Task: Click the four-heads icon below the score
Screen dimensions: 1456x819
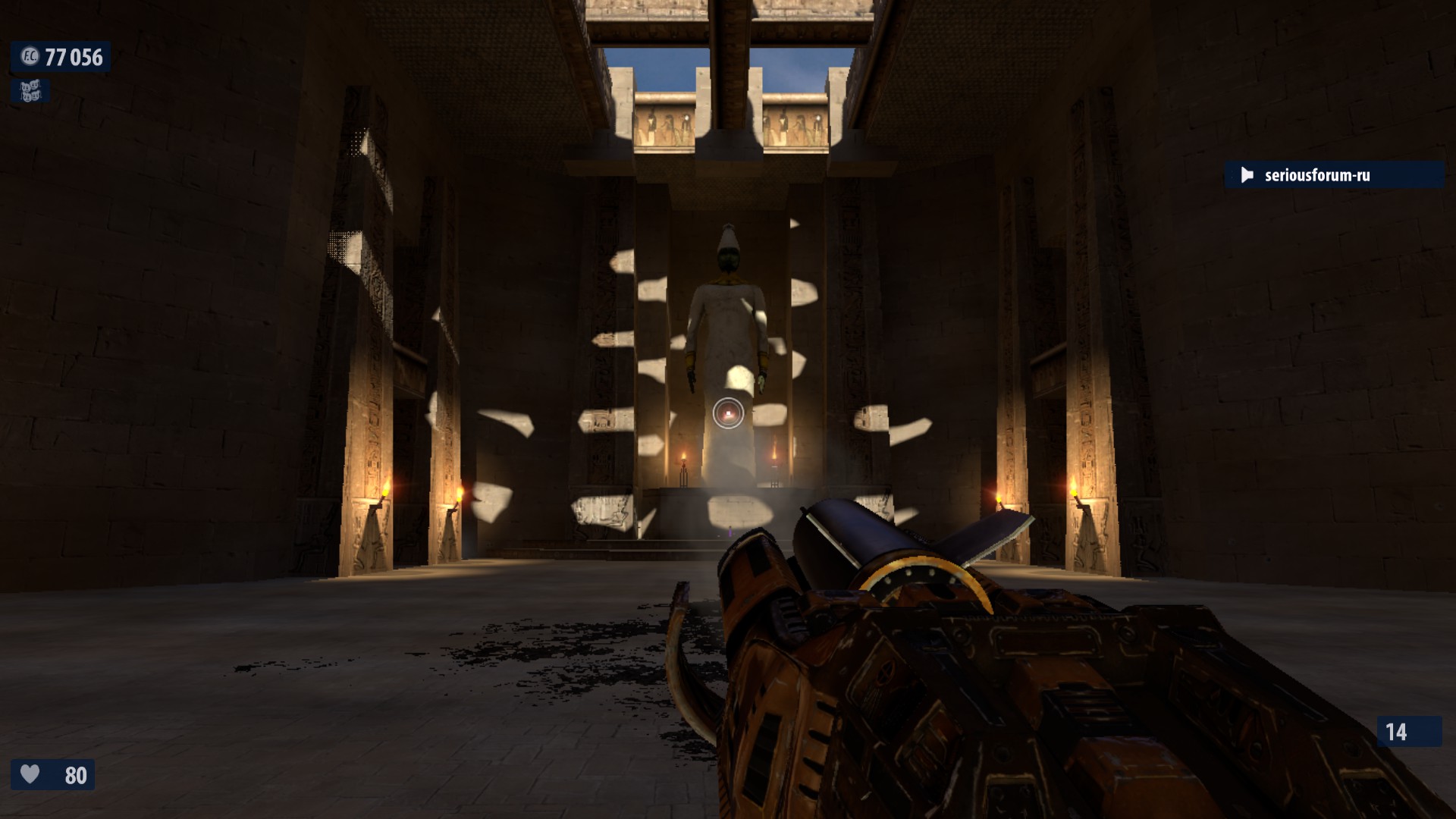Action: coord(30,91)
